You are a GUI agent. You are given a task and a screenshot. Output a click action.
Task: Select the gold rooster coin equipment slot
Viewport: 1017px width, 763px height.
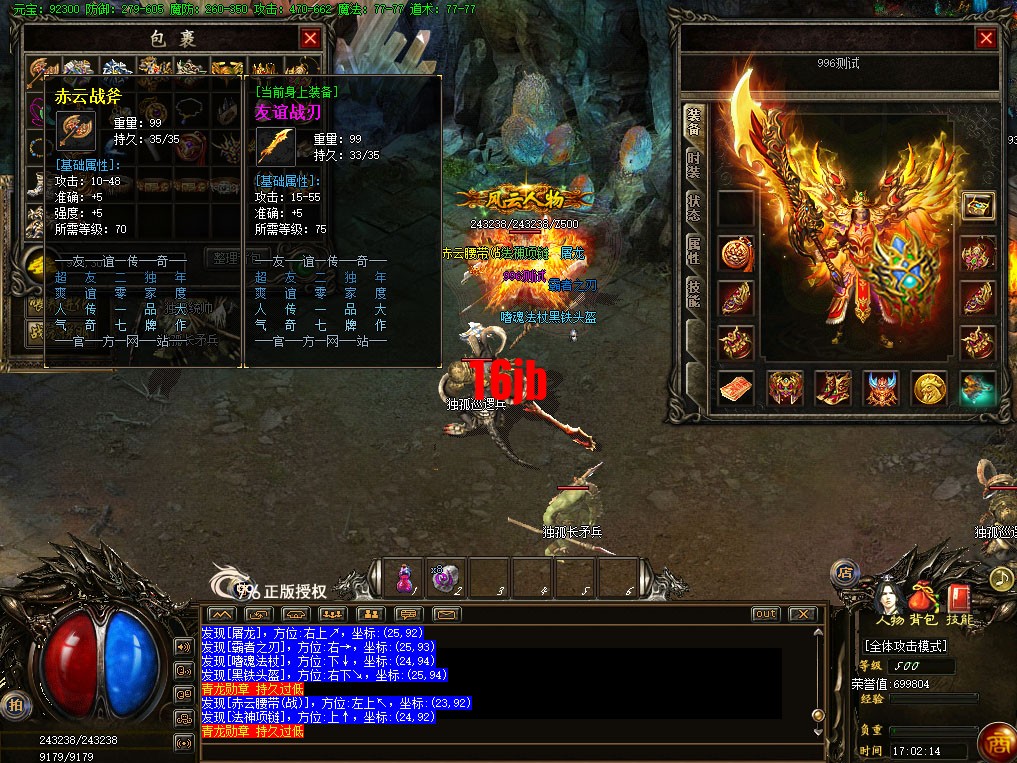[x=929, y=388]
